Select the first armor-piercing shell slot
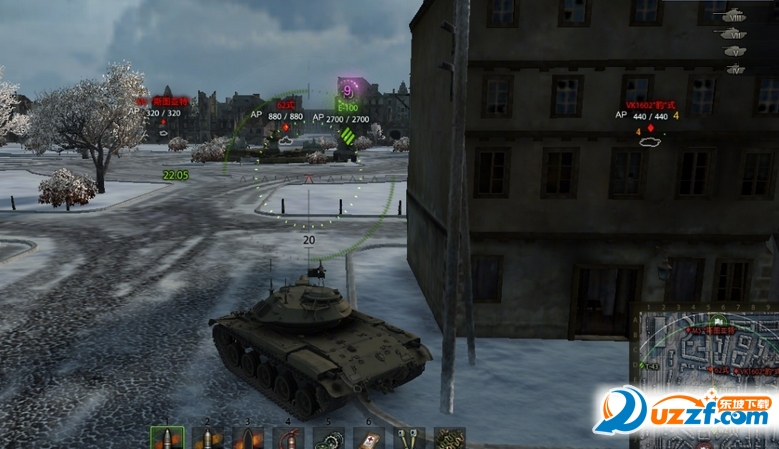The height and width of the screenshot is (449, 779). click(x=166, y=439)
